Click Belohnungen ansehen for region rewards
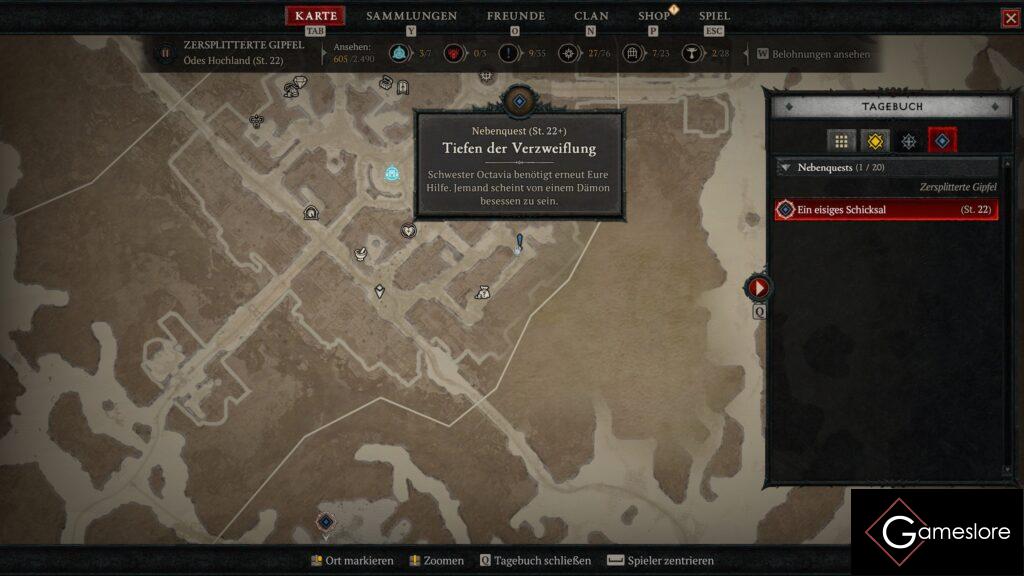 coord(814,54)
